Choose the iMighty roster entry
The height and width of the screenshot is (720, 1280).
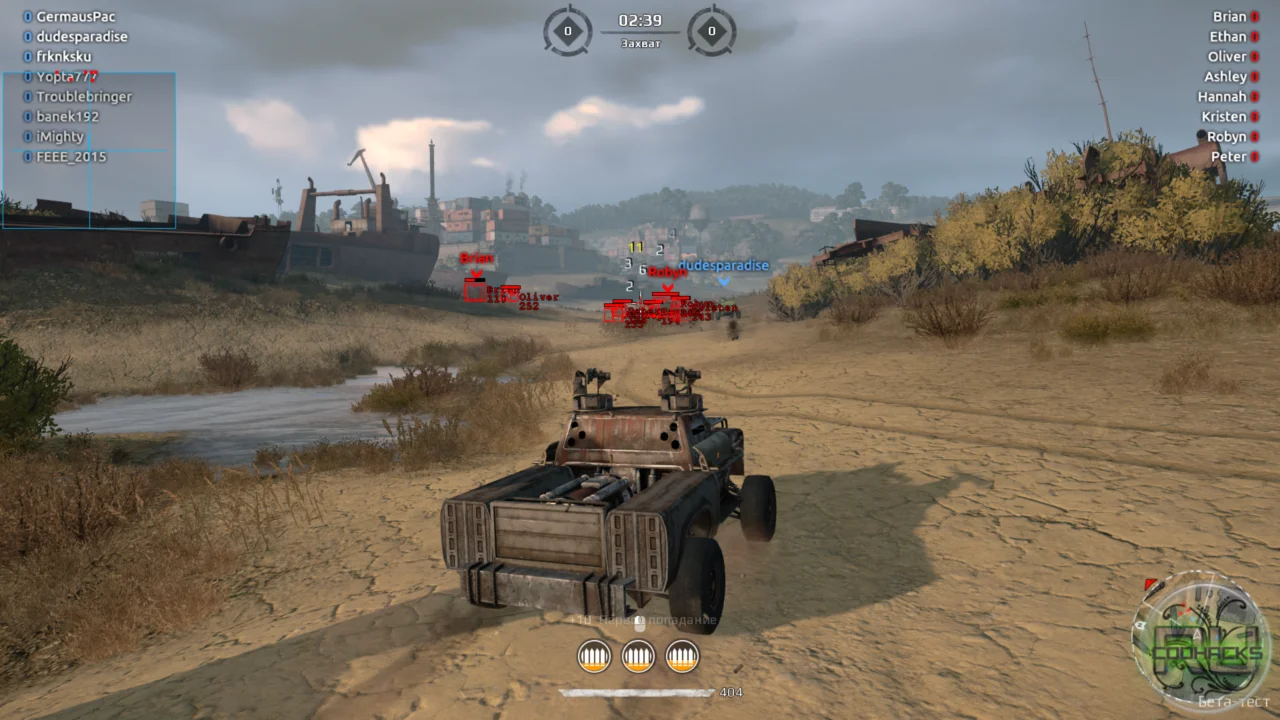tap(60, 137)
